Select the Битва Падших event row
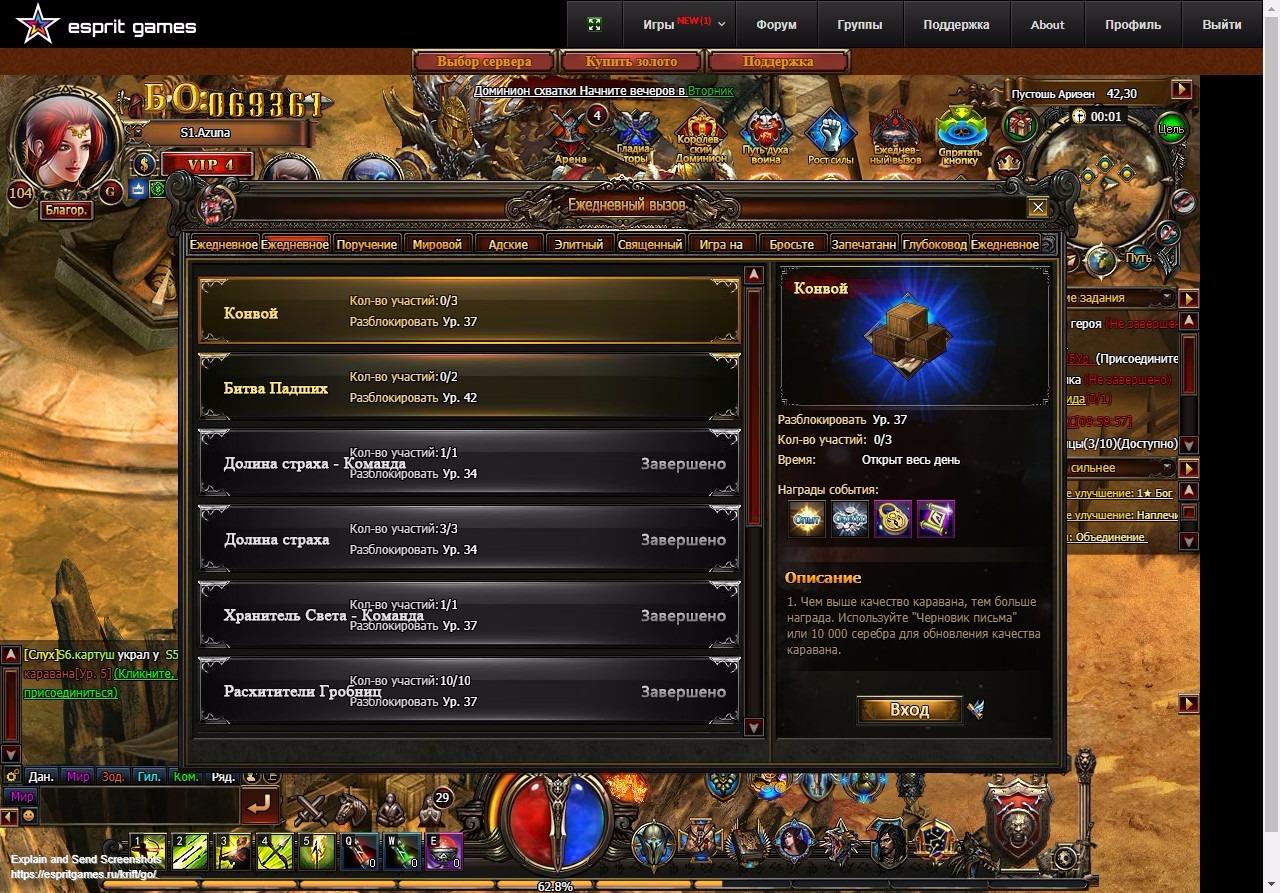The height and width of the screenshot is (893, 1280). click(468, 388)
